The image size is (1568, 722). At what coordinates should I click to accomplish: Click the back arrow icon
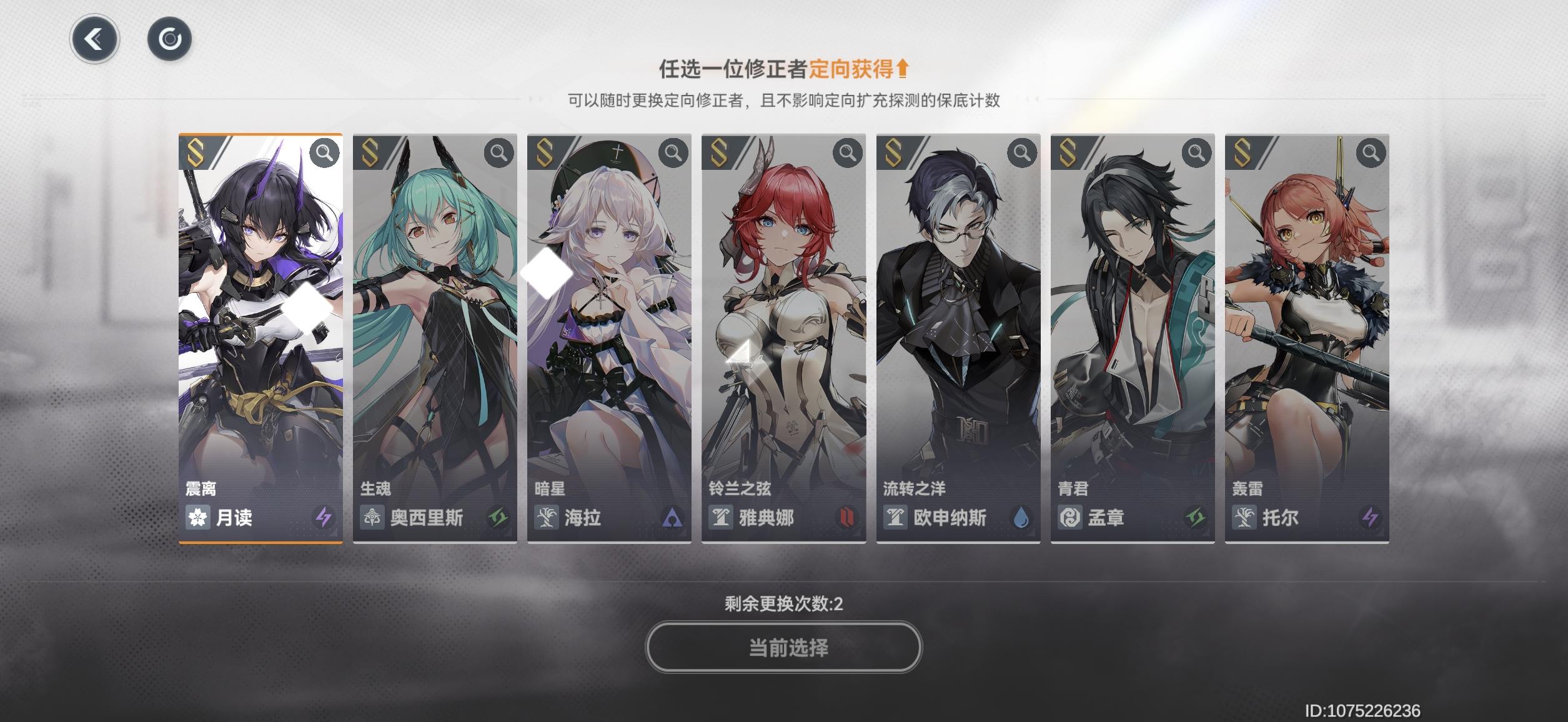point(94,37)
